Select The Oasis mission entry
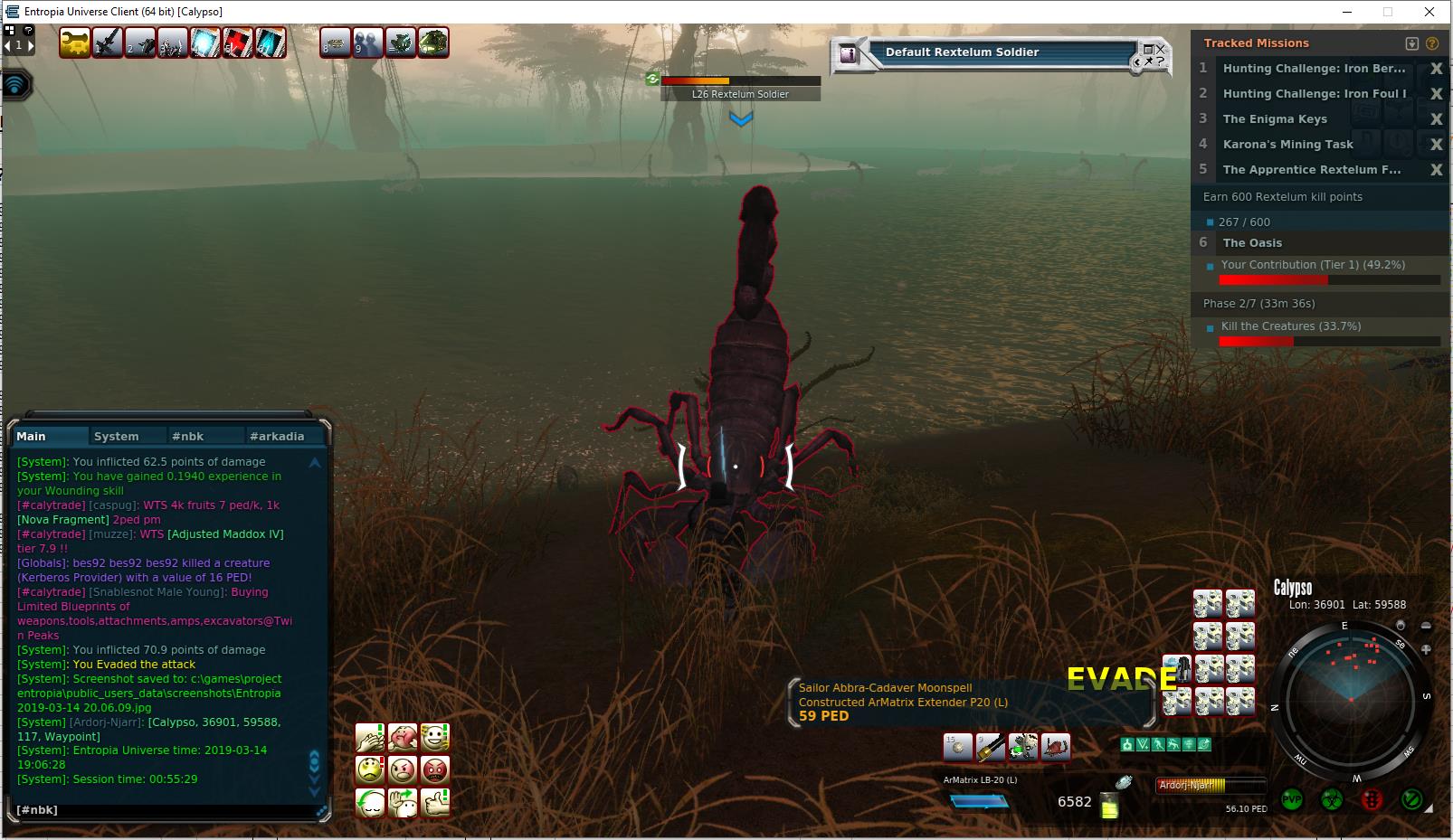The width and height of the screenshot is (1453, 840). click(1252, 242)
